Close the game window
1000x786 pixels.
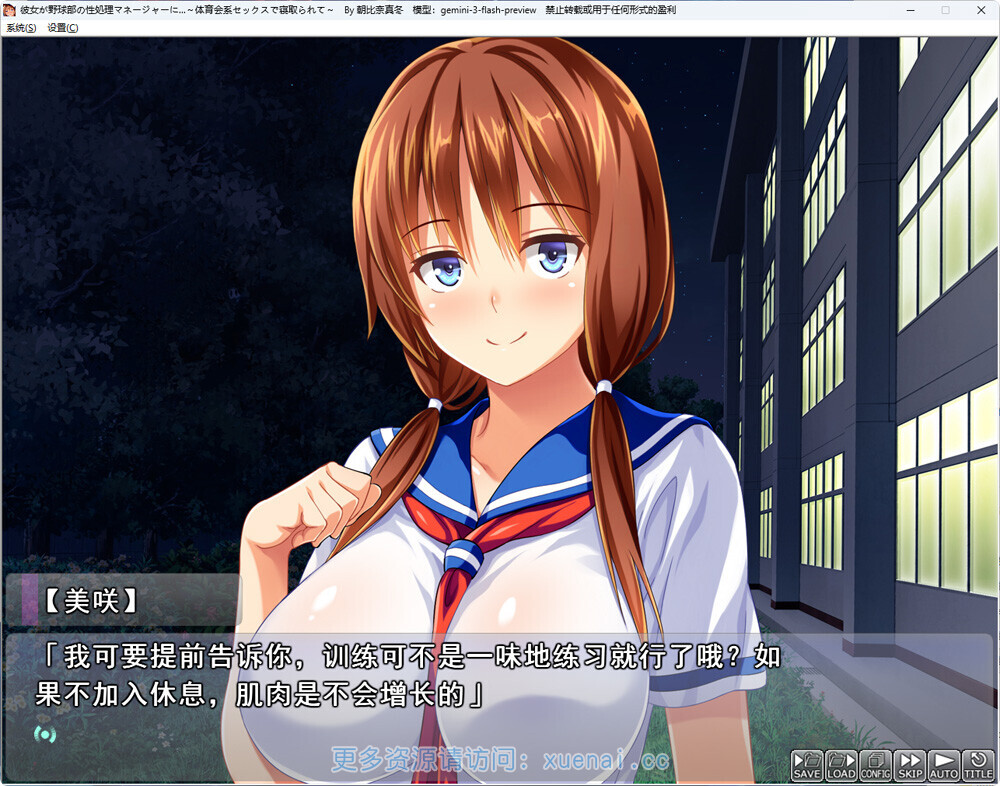pyautogui.click(x=980, y=10)
